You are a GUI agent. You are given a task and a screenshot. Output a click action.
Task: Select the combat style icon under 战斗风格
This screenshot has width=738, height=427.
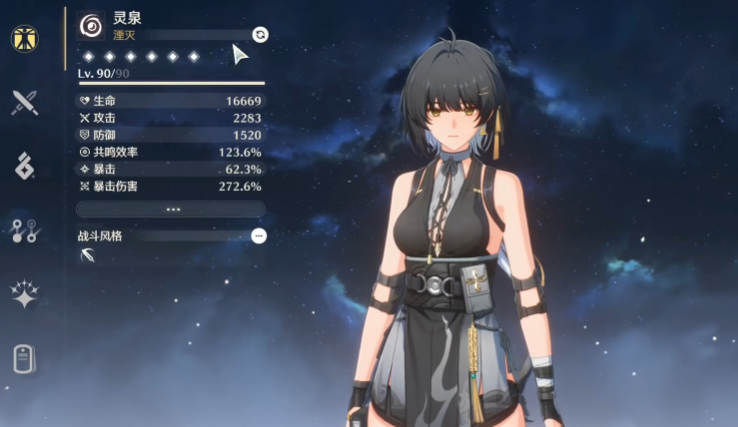tap(87, 256)
